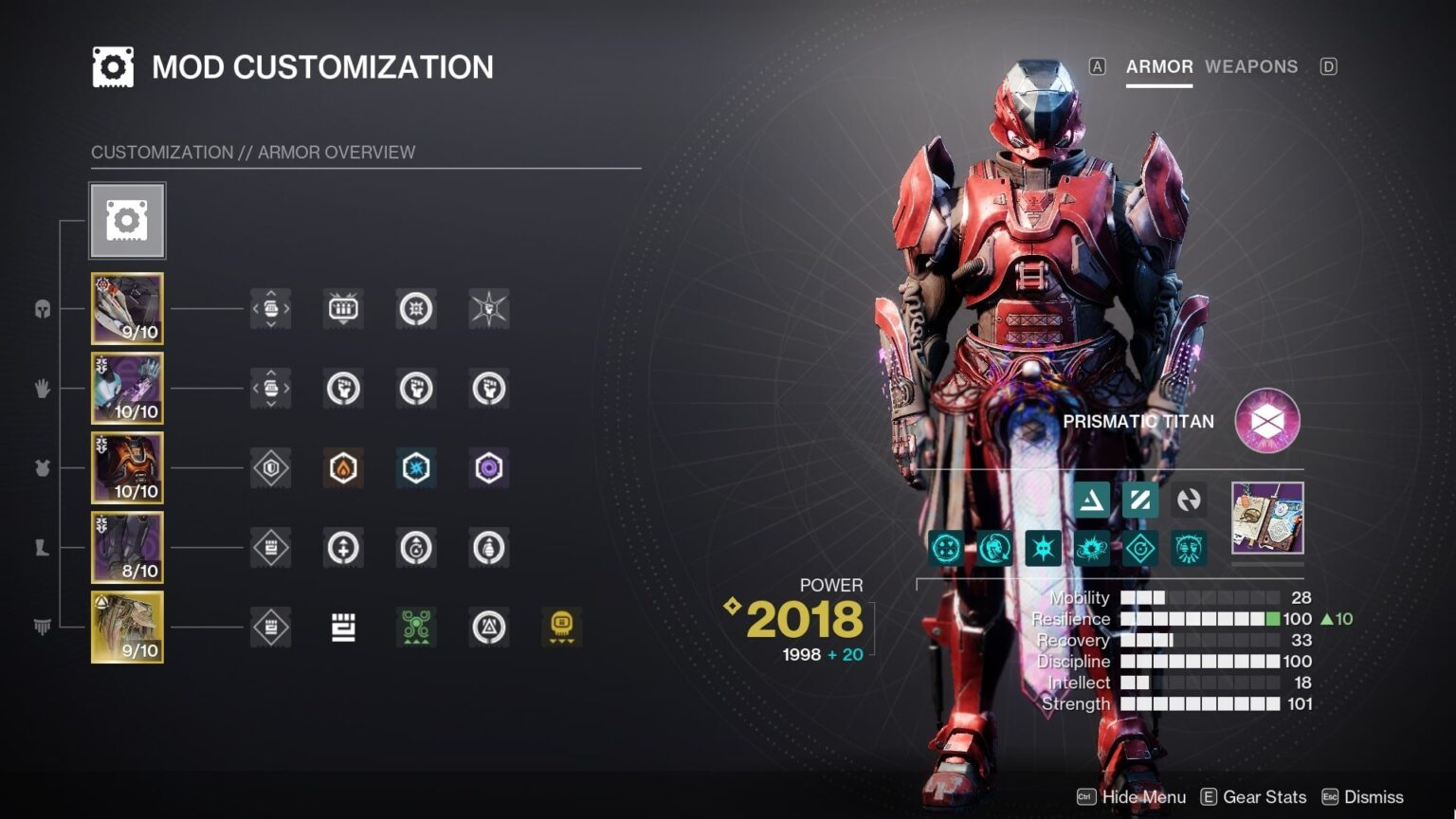1456x819 pixels.
Task: Select the yellow class item mod
Action: tap(560, 627)
